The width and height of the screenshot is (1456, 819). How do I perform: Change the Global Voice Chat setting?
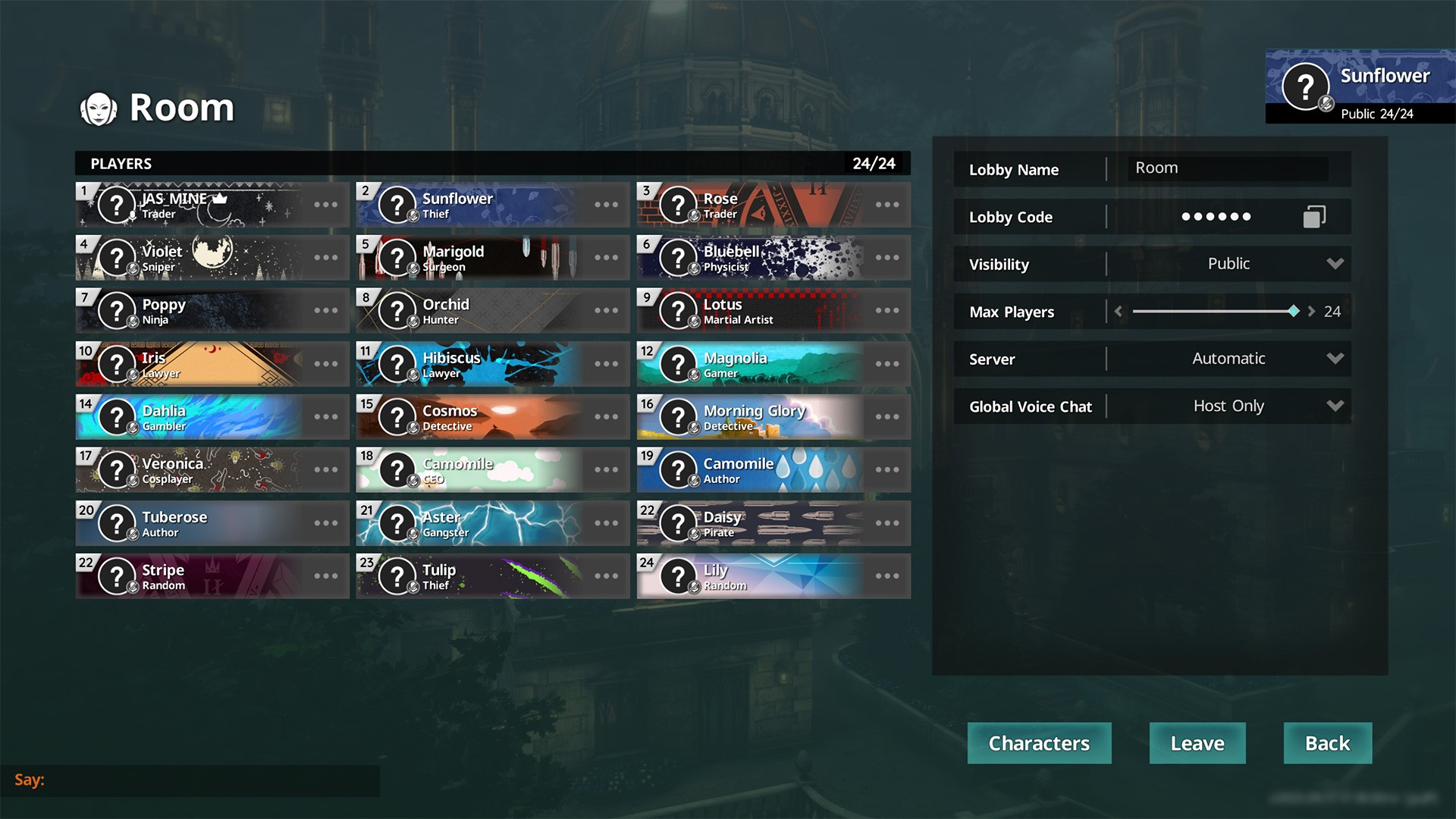tap(1228, 406)
